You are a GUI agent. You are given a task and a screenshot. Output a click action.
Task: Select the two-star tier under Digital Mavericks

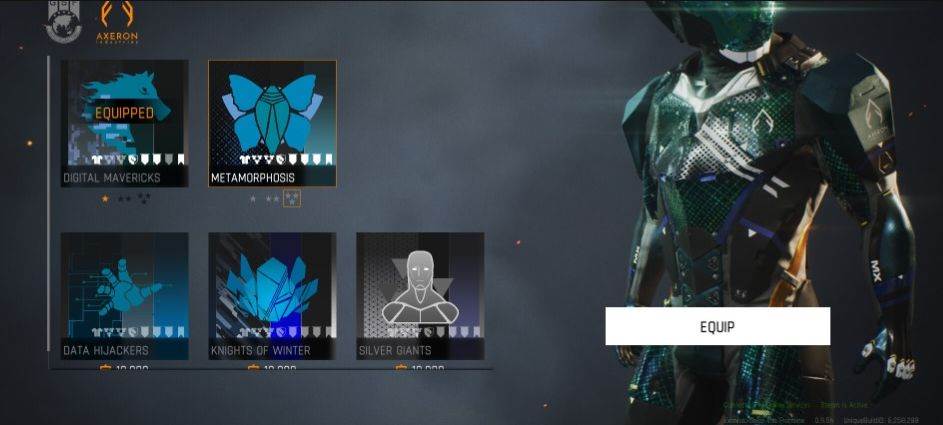pyautogui.click(x=124, y=199)
